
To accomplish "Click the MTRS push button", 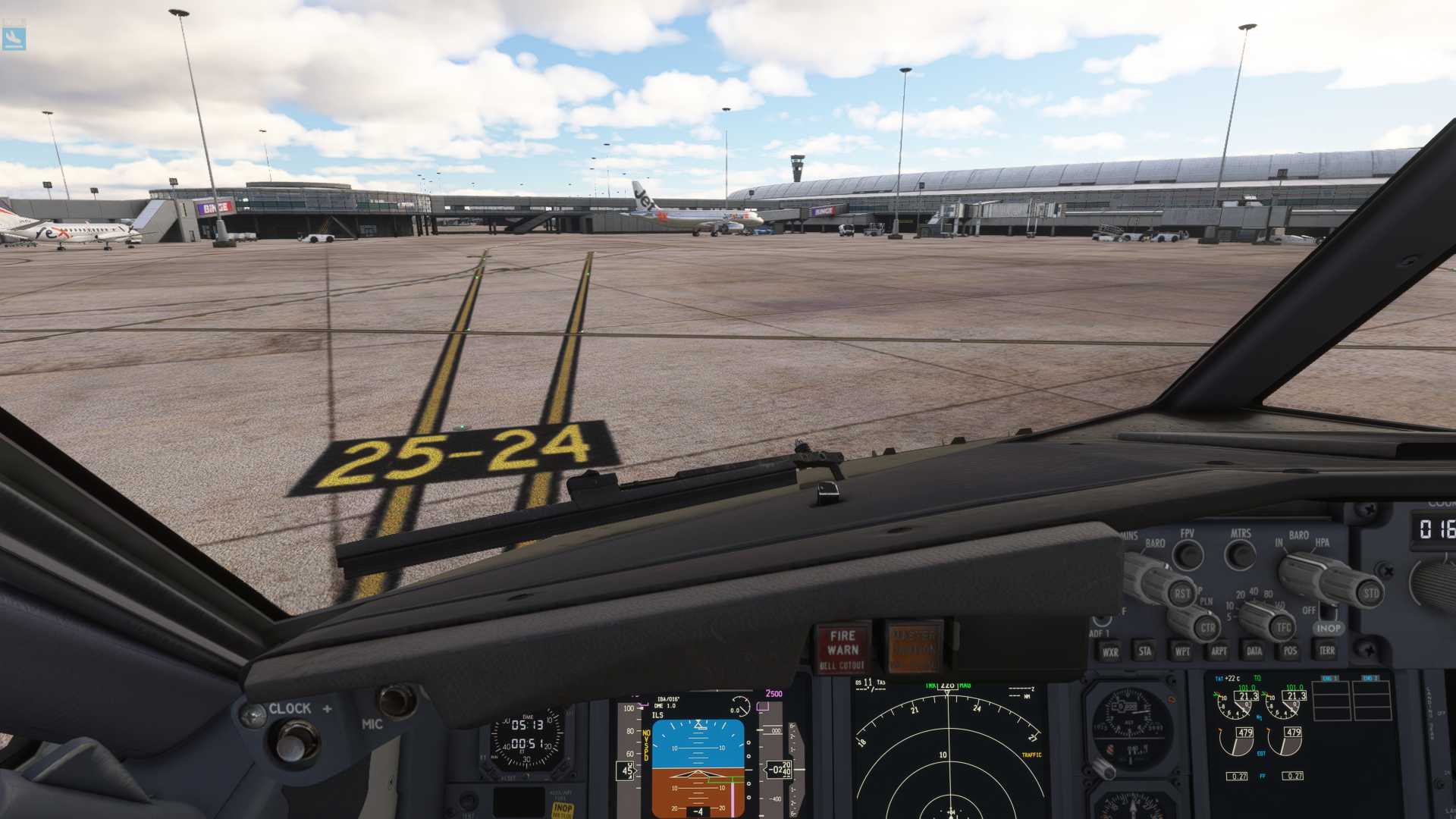I will coord(1241,556).
